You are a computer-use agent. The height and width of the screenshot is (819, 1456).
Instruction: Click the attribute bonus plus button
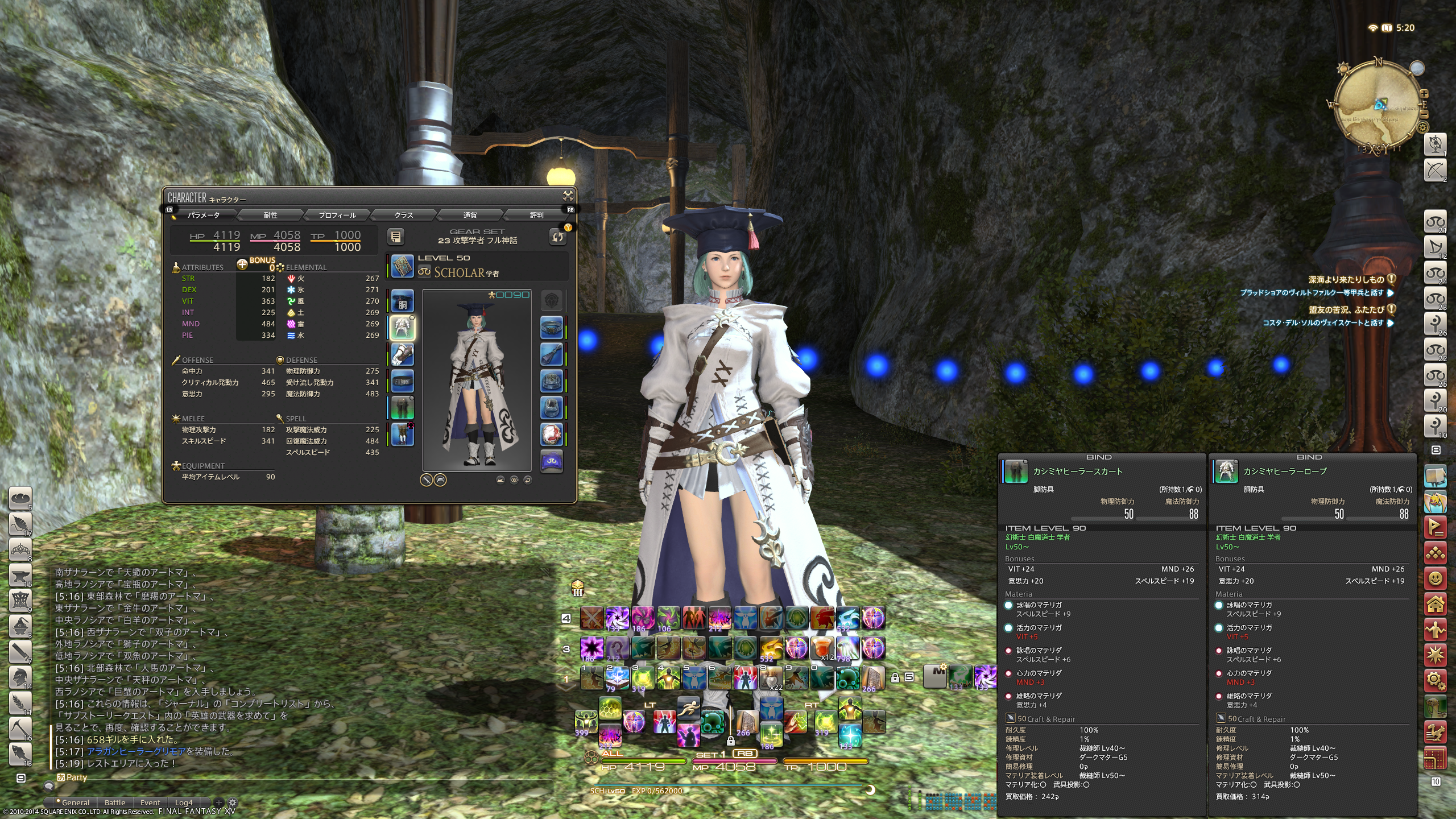point(242,264)
